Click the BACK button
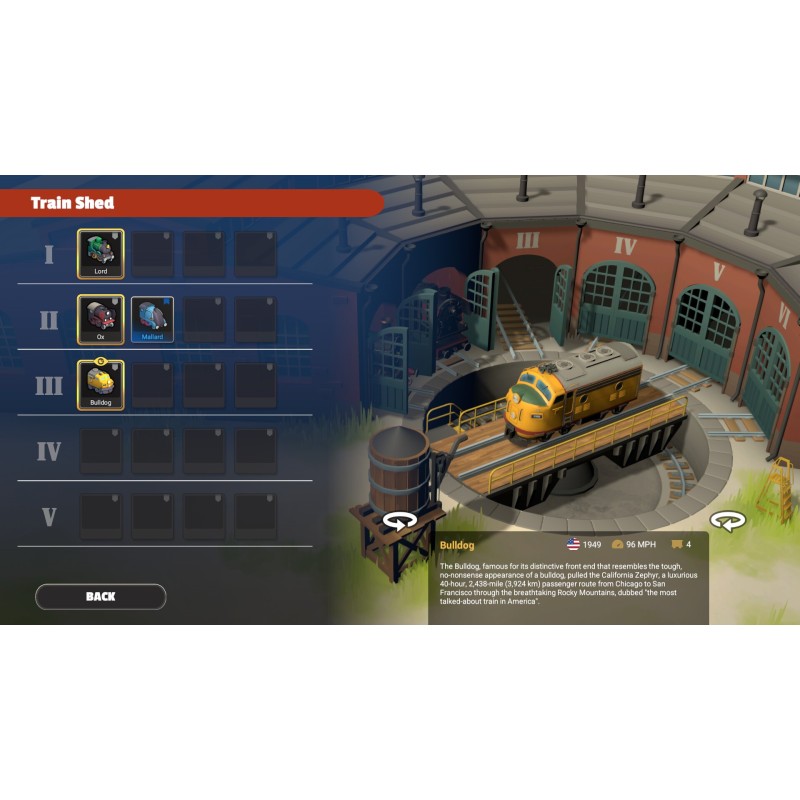Viewport: 800px width, 800px height. point(100,597)
